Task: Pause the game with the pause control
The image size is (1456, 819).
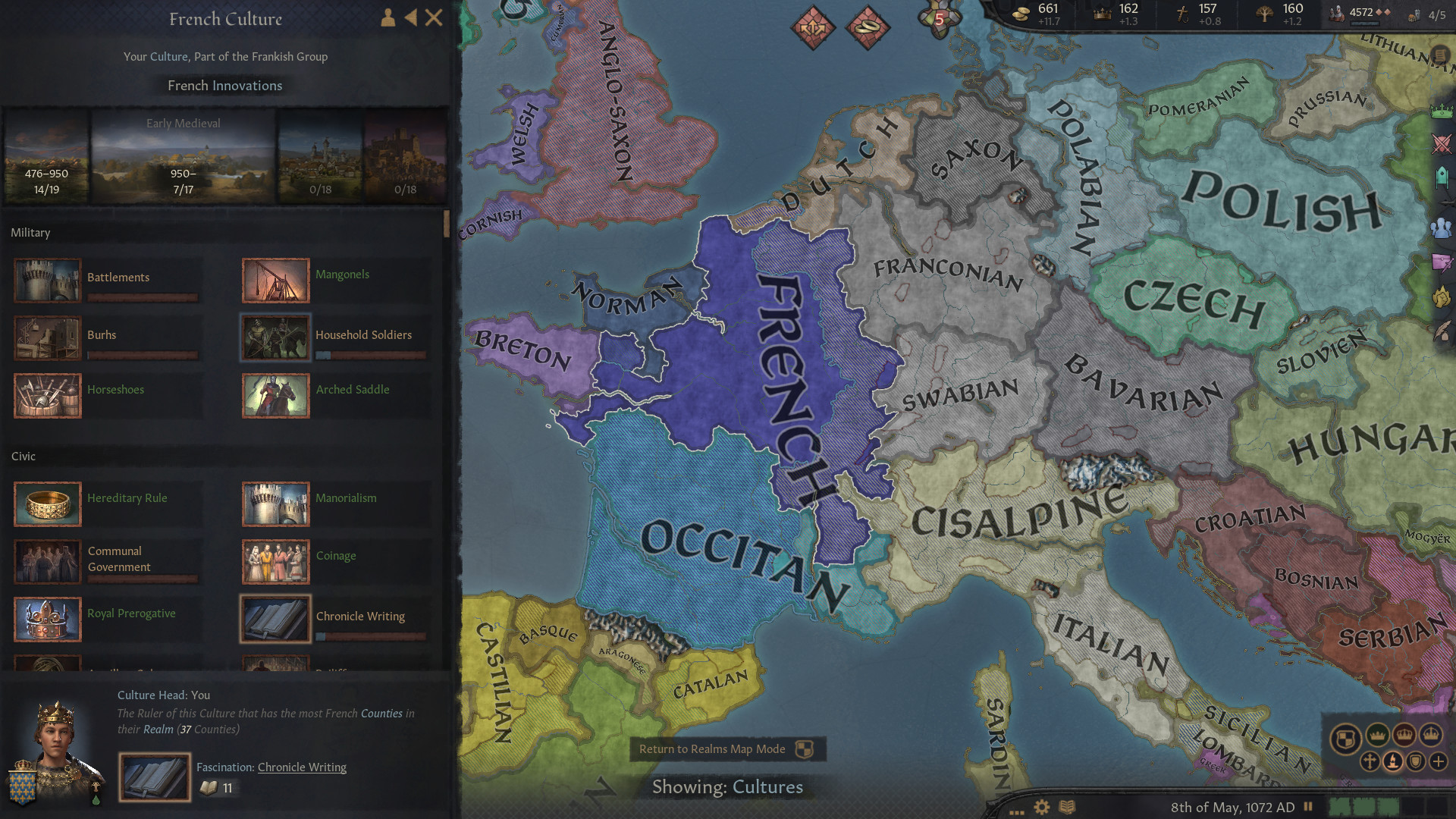Action: 1307,806
